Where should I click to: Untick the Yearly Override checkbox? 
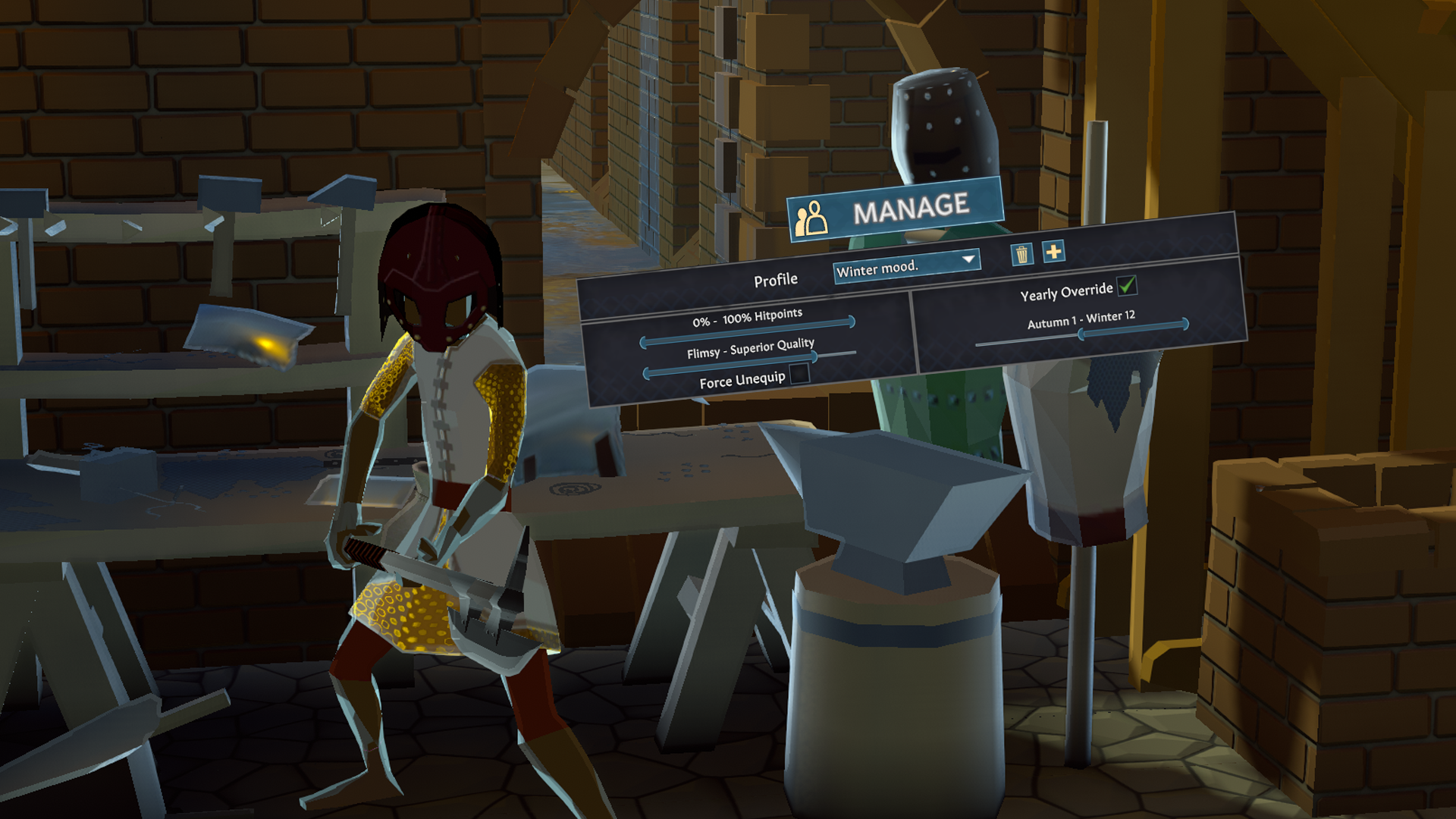pos(1127,285)
